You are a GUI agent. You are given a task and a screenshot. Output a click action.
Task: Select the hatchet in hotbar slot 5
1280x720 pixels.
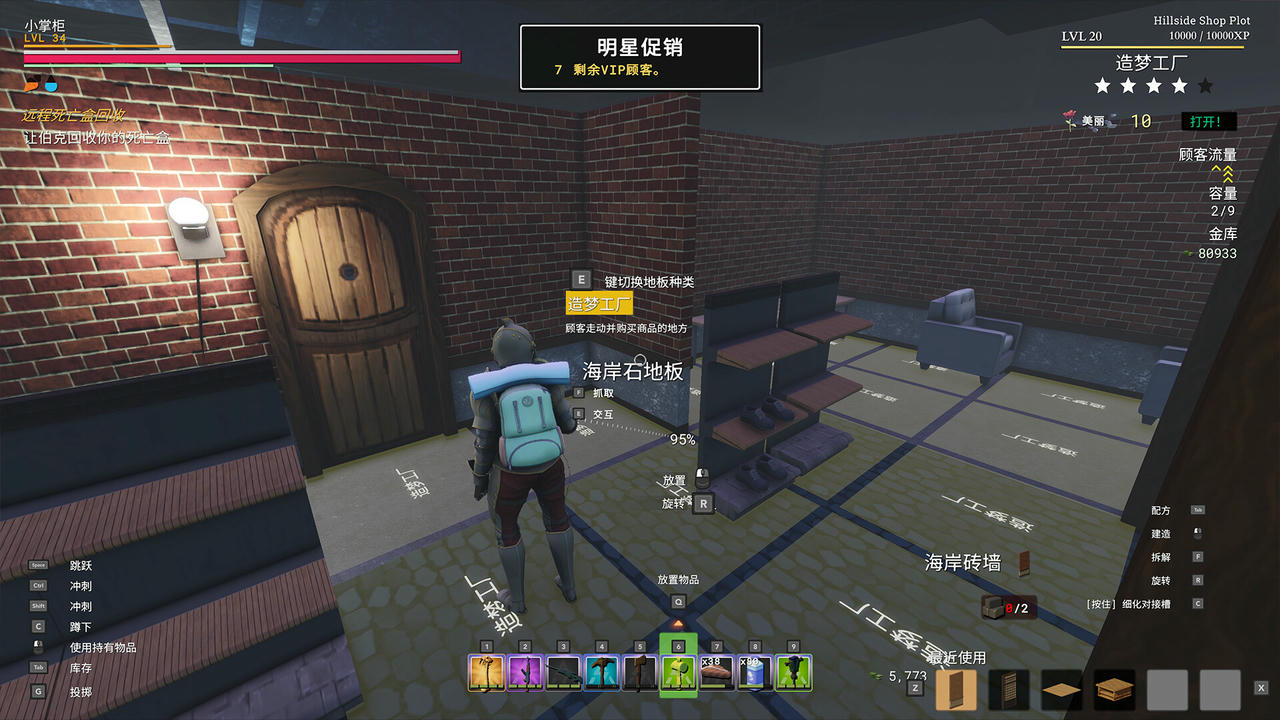638,674
